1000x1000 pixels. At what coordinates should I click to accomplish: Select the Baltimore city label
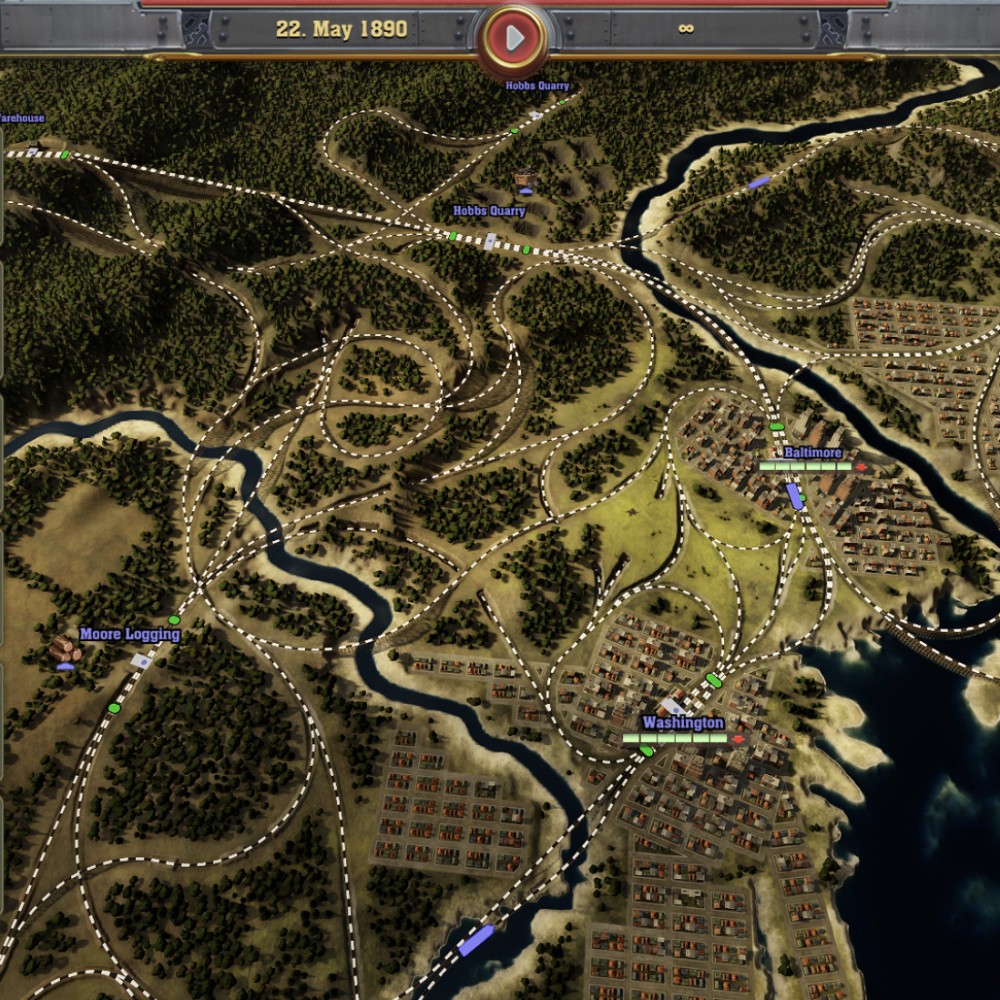click(813, 453)
